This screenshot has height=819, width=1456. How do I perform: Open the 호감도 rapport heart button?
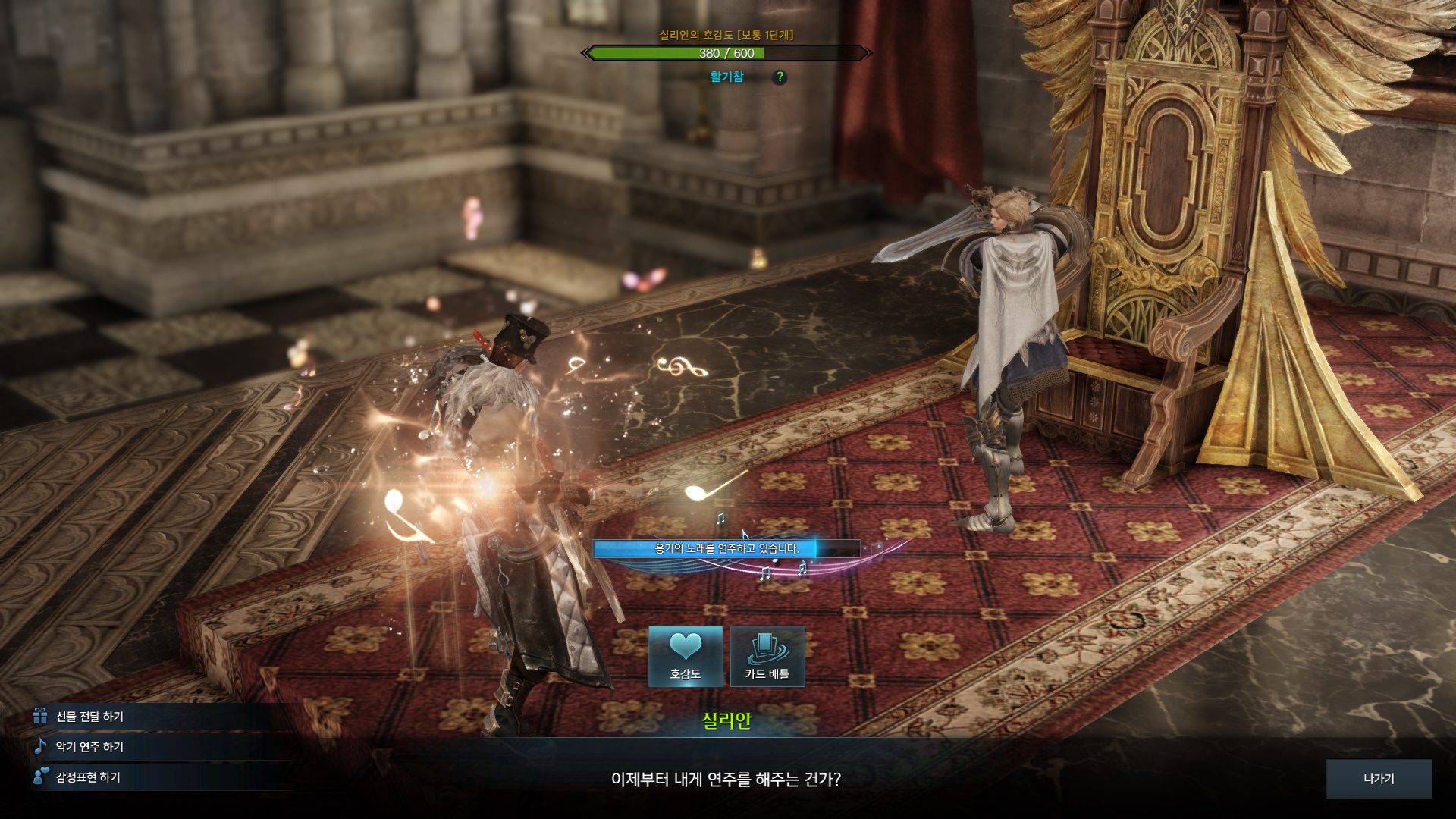[x=686, y=657]
